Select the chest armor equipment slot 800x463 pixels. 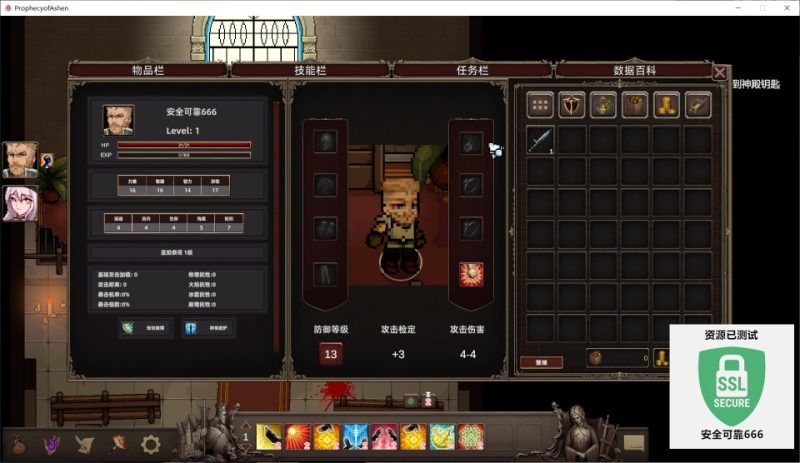[x=325, y=185]
